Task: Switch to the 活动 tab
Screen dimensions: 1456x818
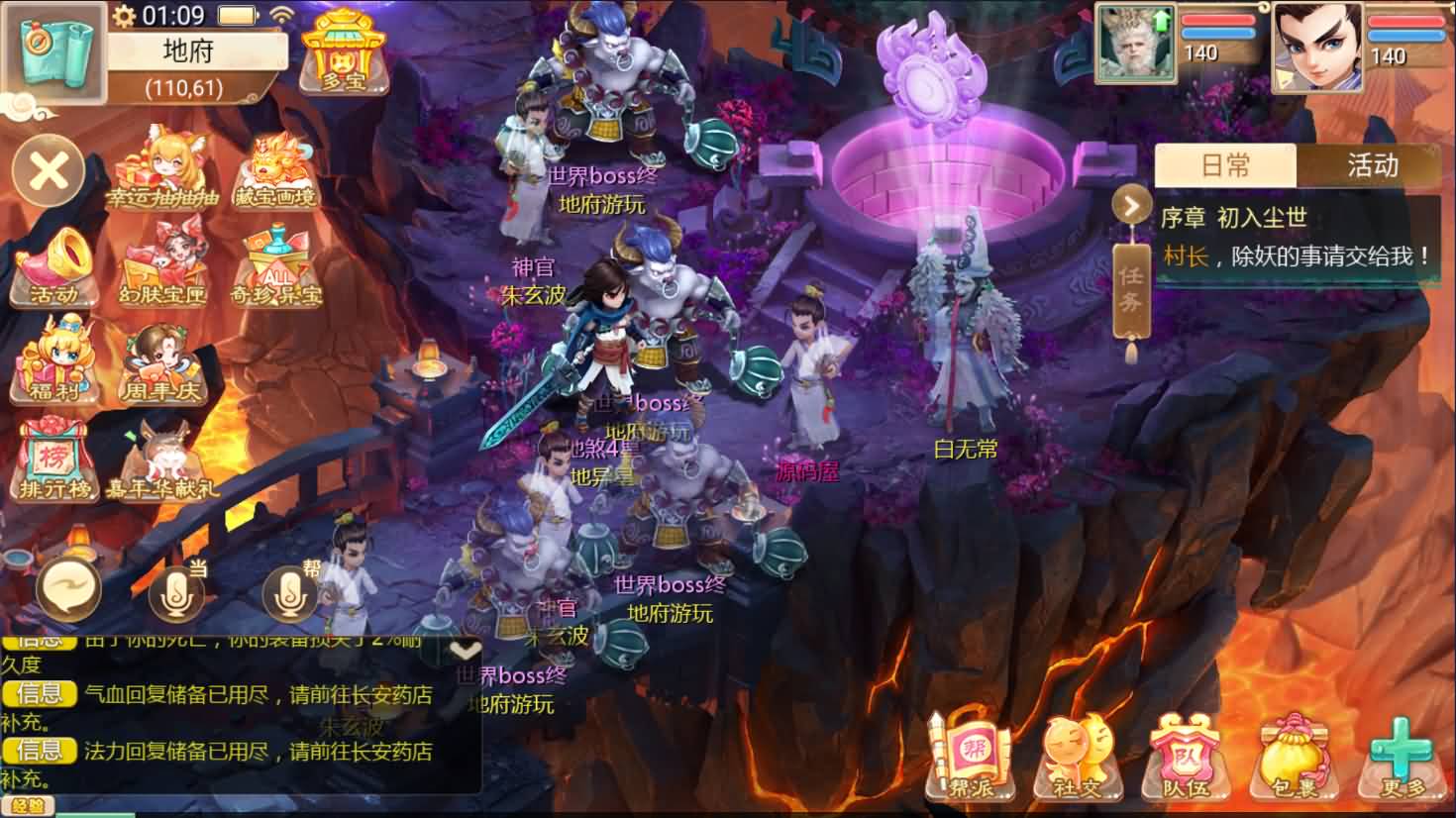Action: point(1372,164)
